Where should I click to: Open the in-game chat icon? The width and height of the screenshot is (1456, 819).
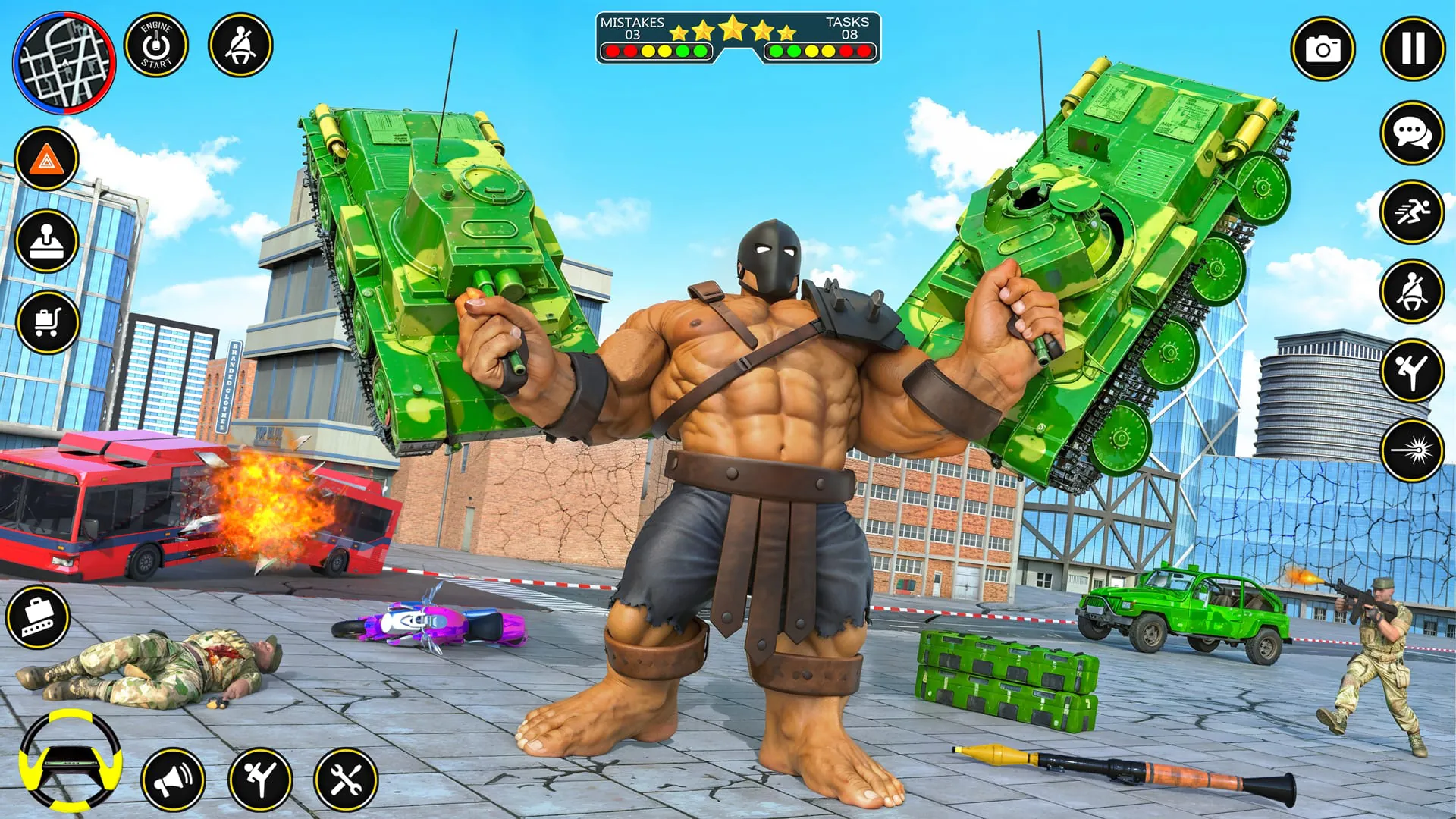(1412, 133)
